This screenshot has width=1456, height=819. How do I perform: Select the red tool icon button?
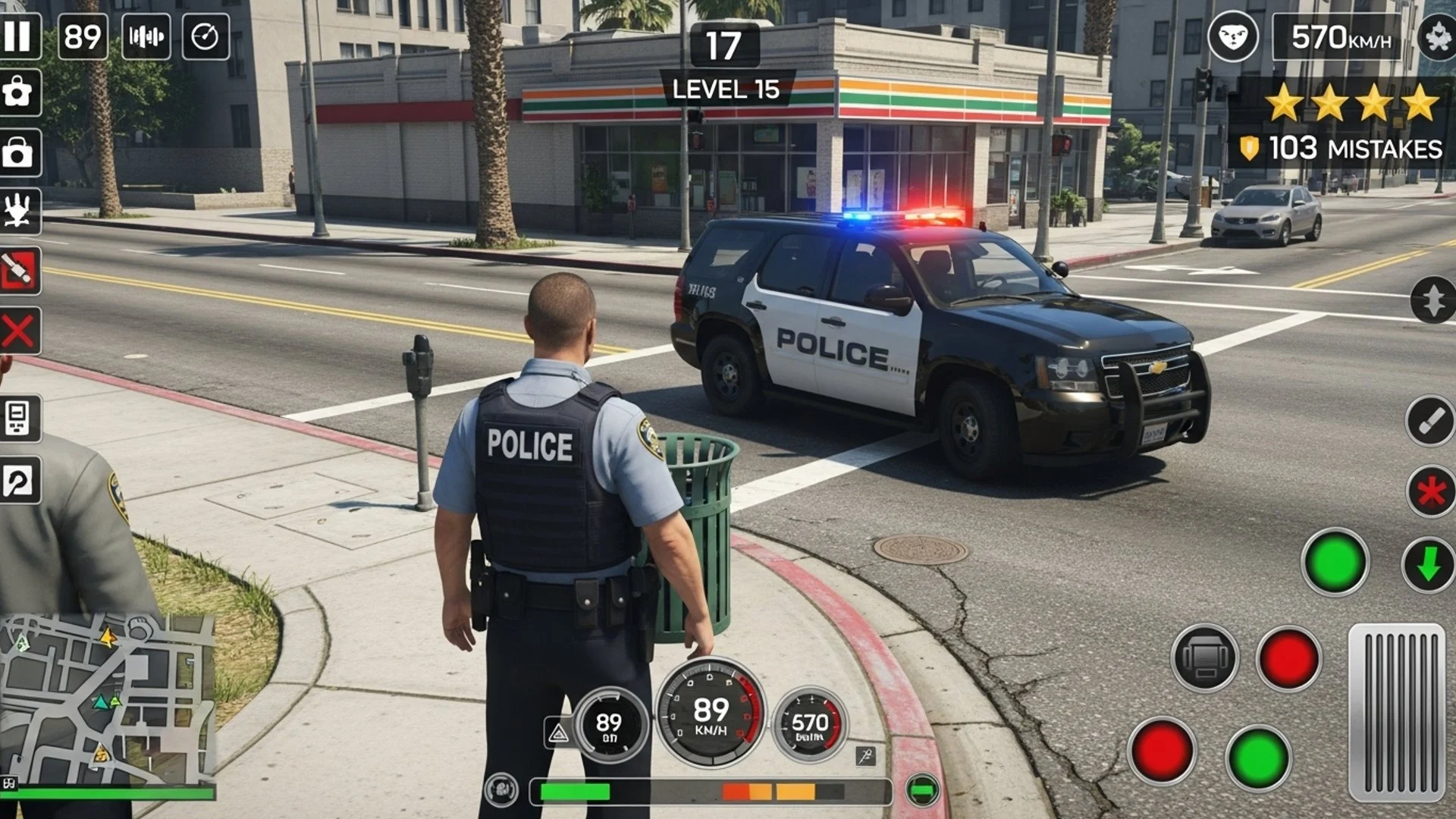pos(19,271)
